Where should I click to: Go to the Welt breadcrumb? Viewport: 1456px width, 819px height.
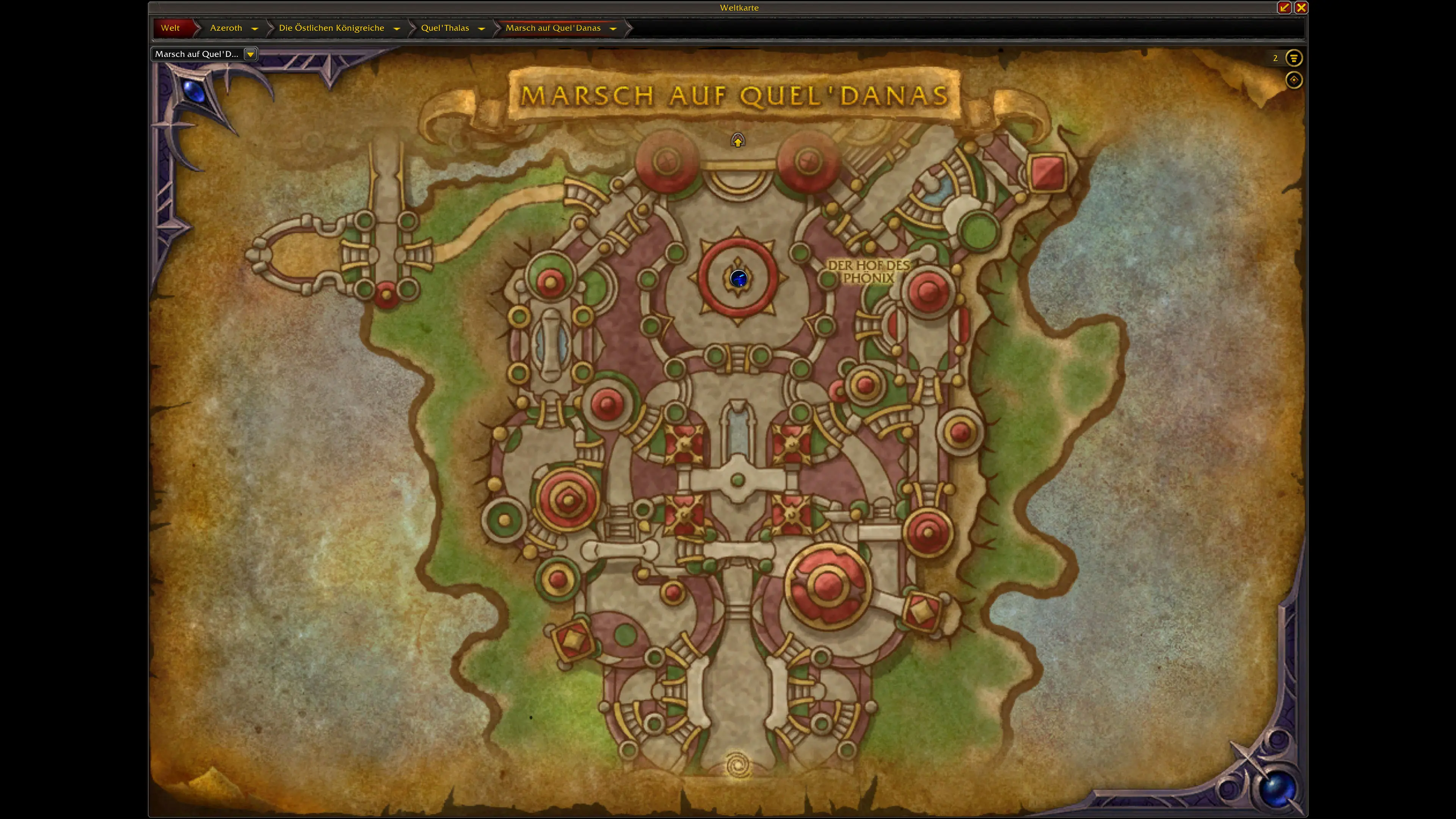click(x=170, y=28)
